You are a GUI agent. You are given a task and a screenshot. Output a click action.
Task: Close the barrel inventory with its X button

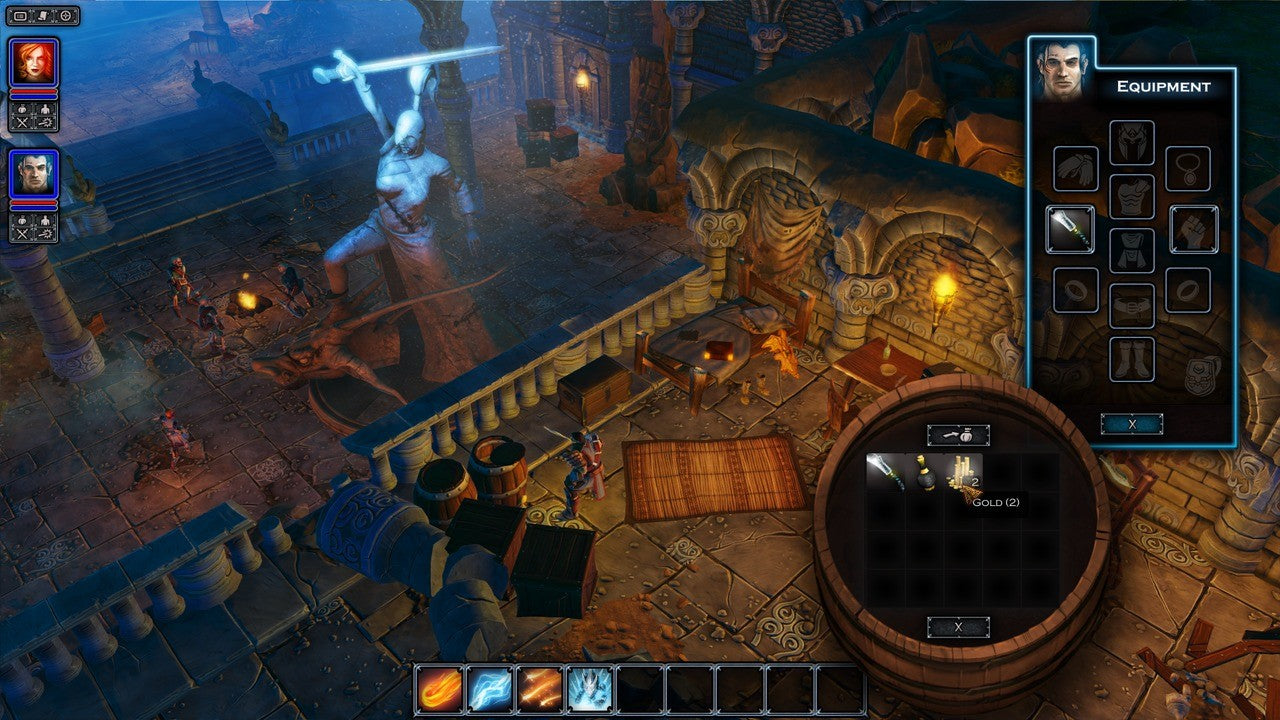[960, 626]
